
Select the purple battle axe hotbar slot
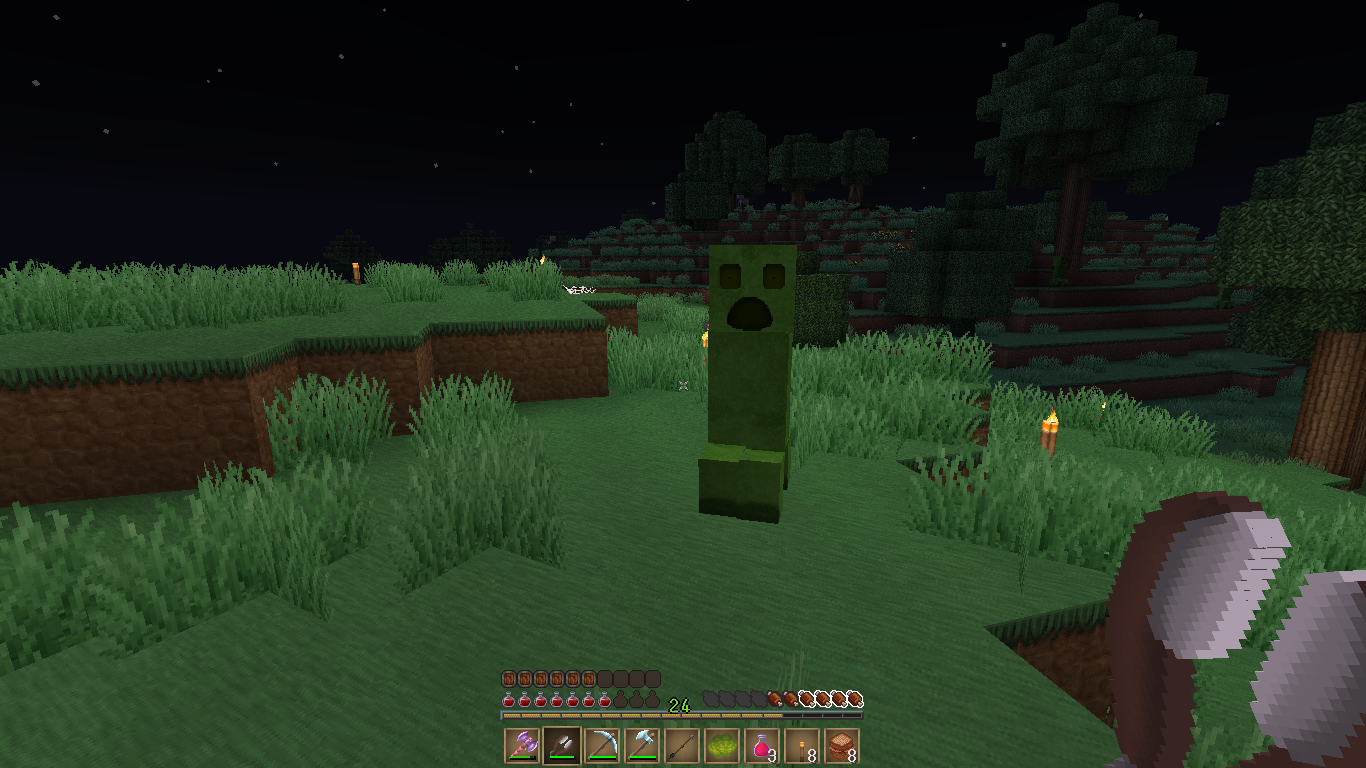click(x=522, y=746)
